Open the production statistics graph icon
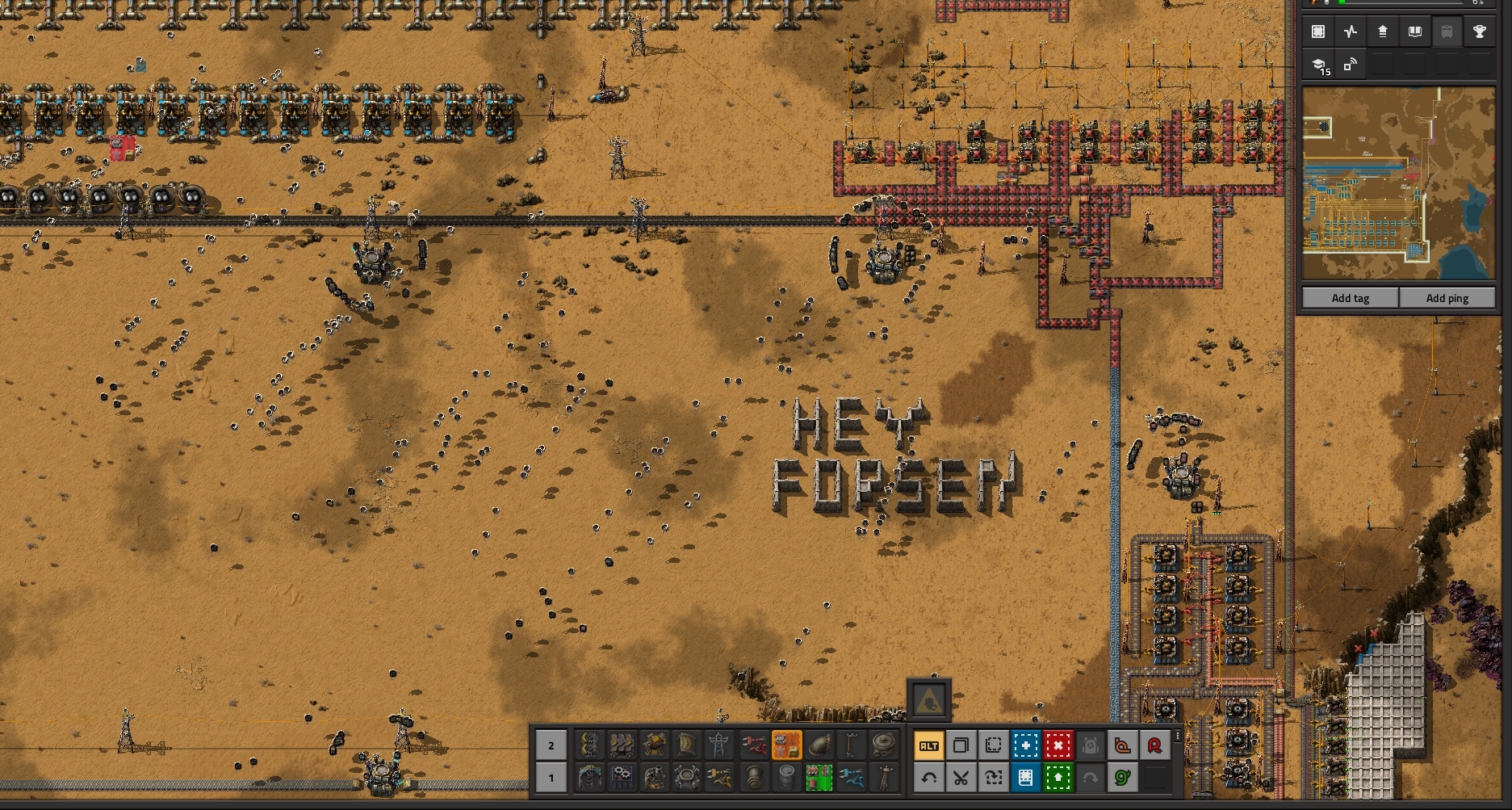This screenshot has height=810, width=1512. click(1351, 32)
